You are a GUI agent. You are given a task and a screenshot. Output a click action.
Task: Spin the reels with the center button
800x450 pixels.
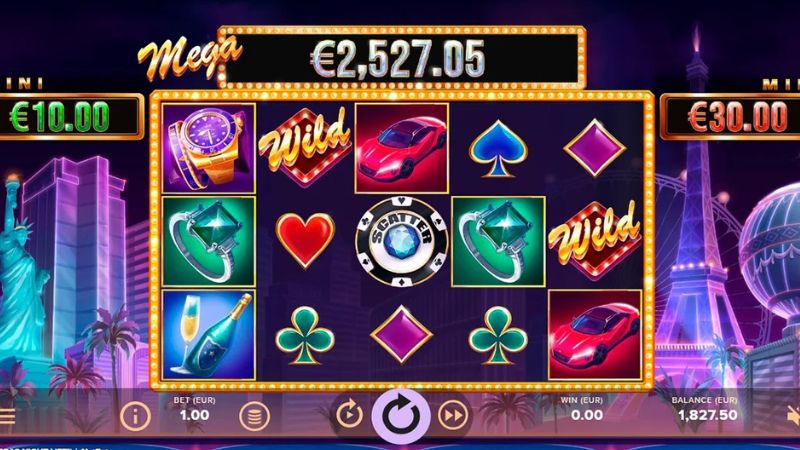(x=400, y=414)
